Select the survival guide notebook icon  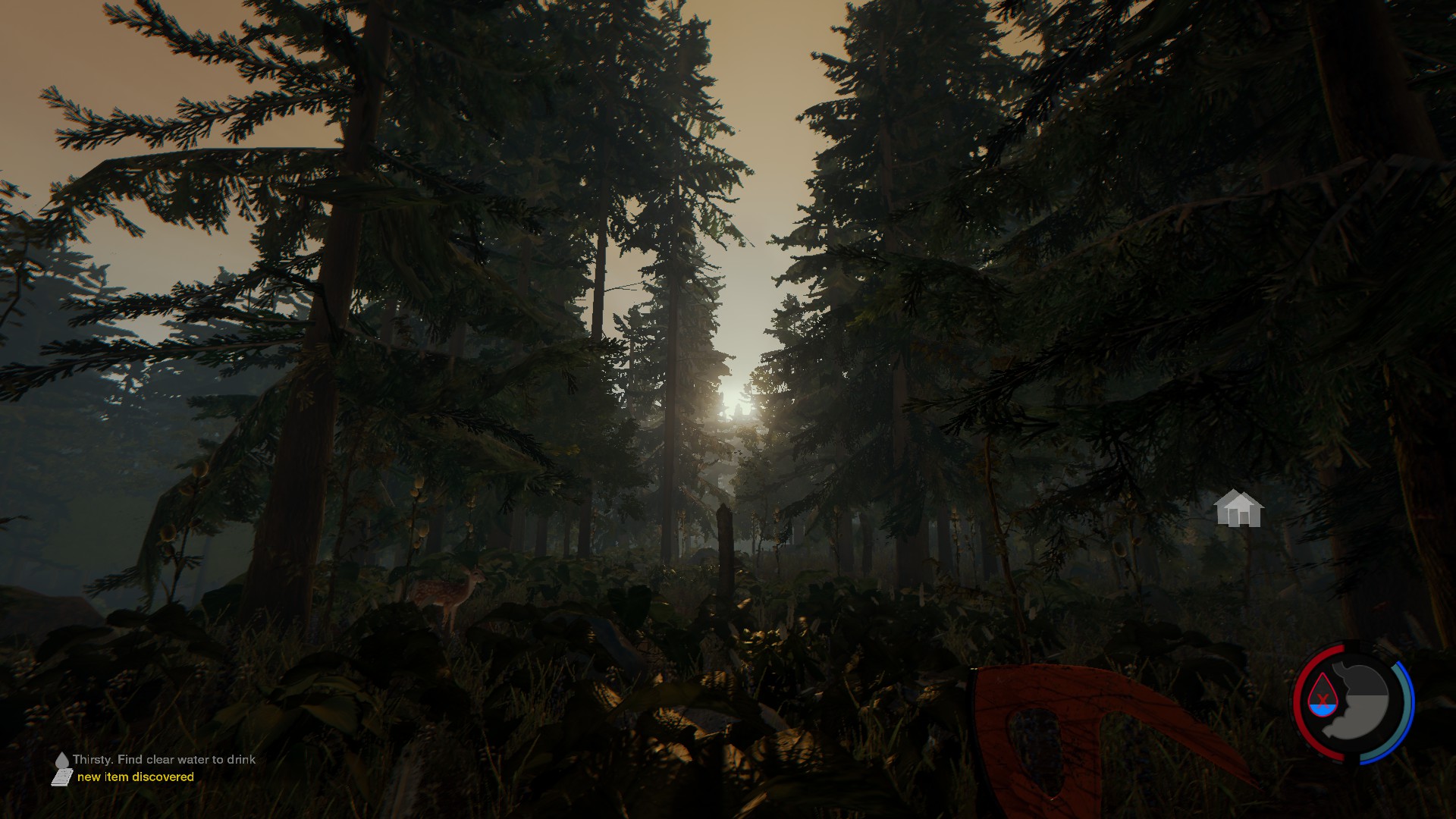coord(62,777)
